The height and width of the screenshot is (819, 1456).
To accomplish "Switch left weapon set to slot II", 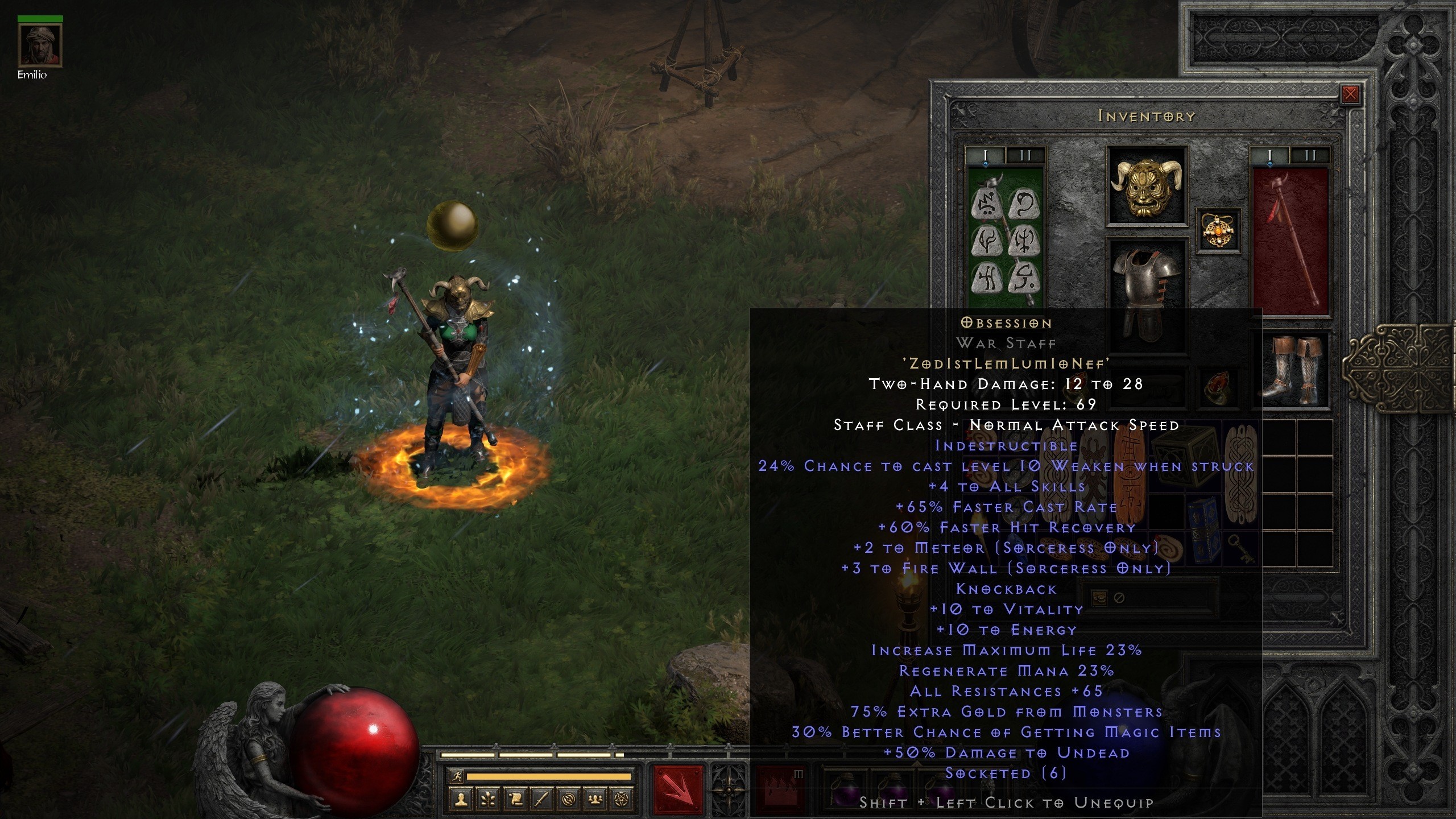I will [1025, 154].
